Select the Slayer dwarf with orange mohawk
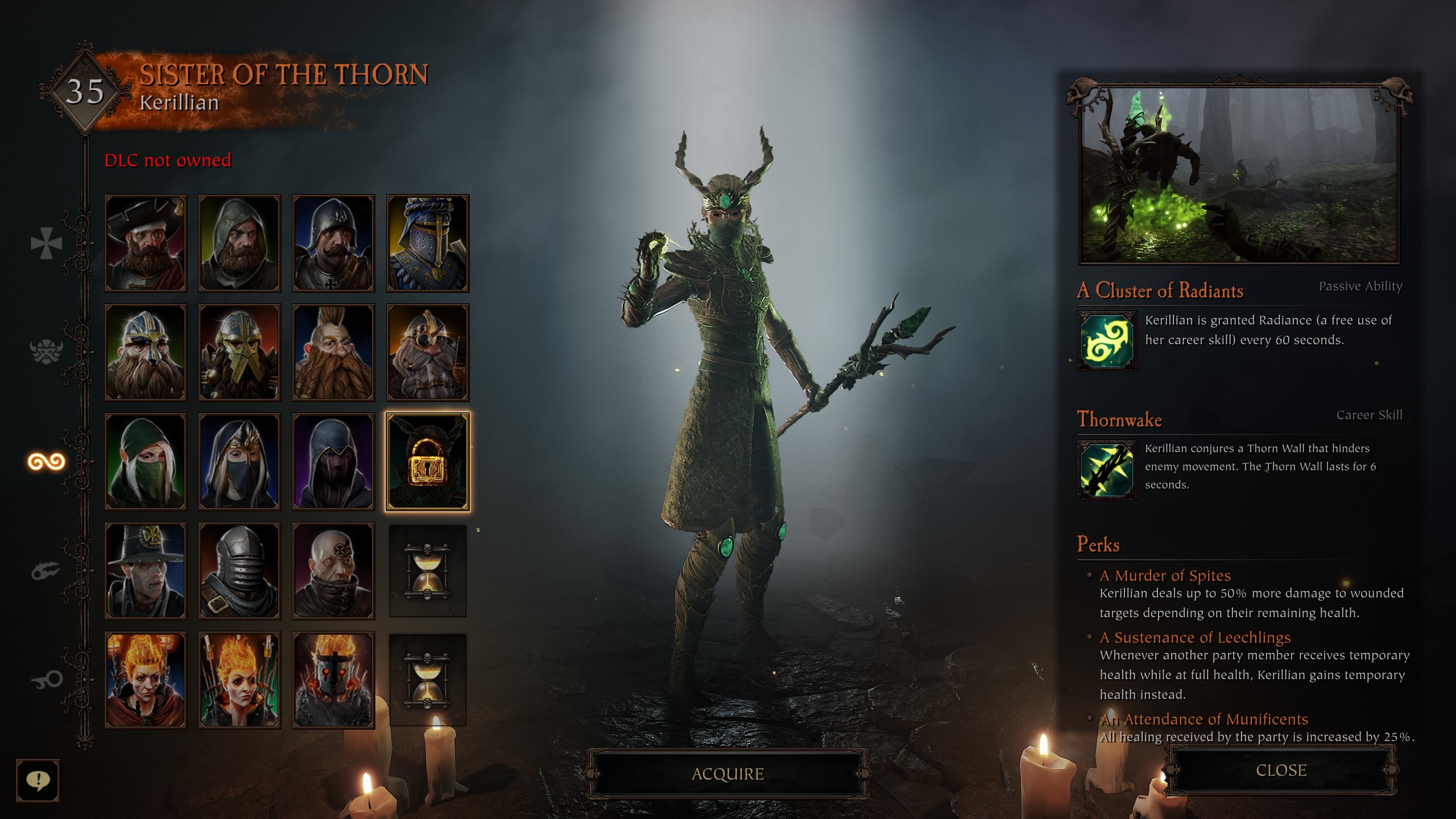The image size is (1456, 819). (333, 353)
